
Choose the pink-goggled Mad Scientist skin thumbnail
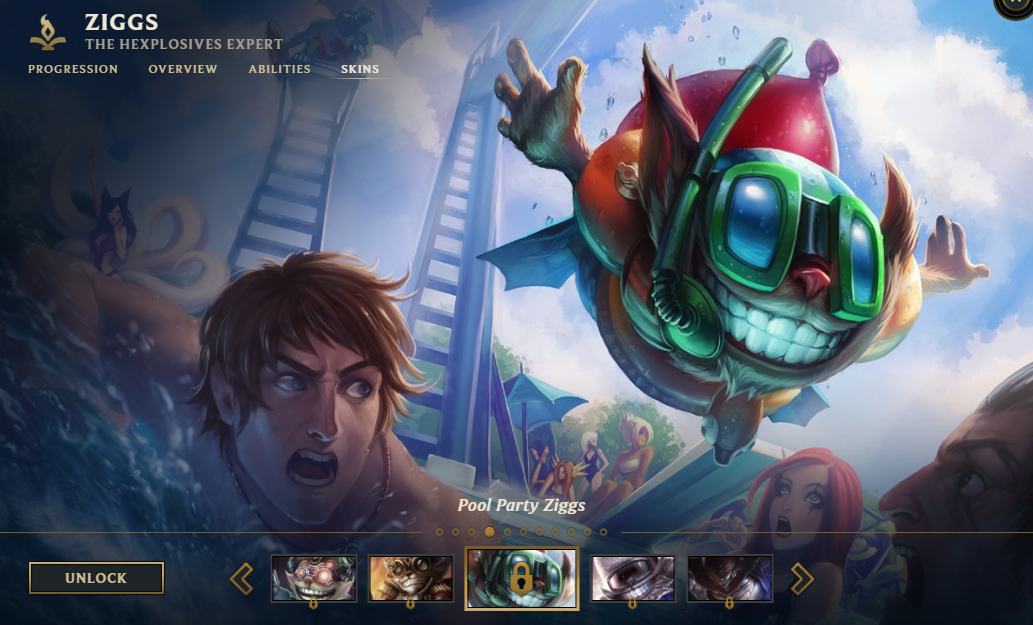[314, 578]
